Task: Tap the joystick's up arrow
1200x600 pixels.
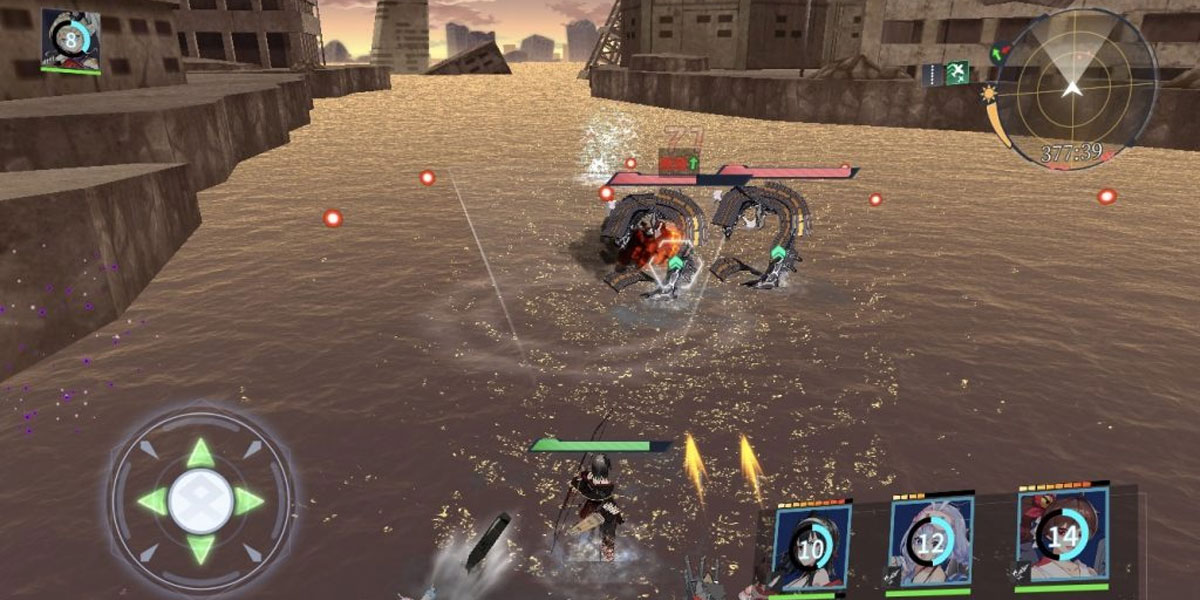Action: click(201, 453)
